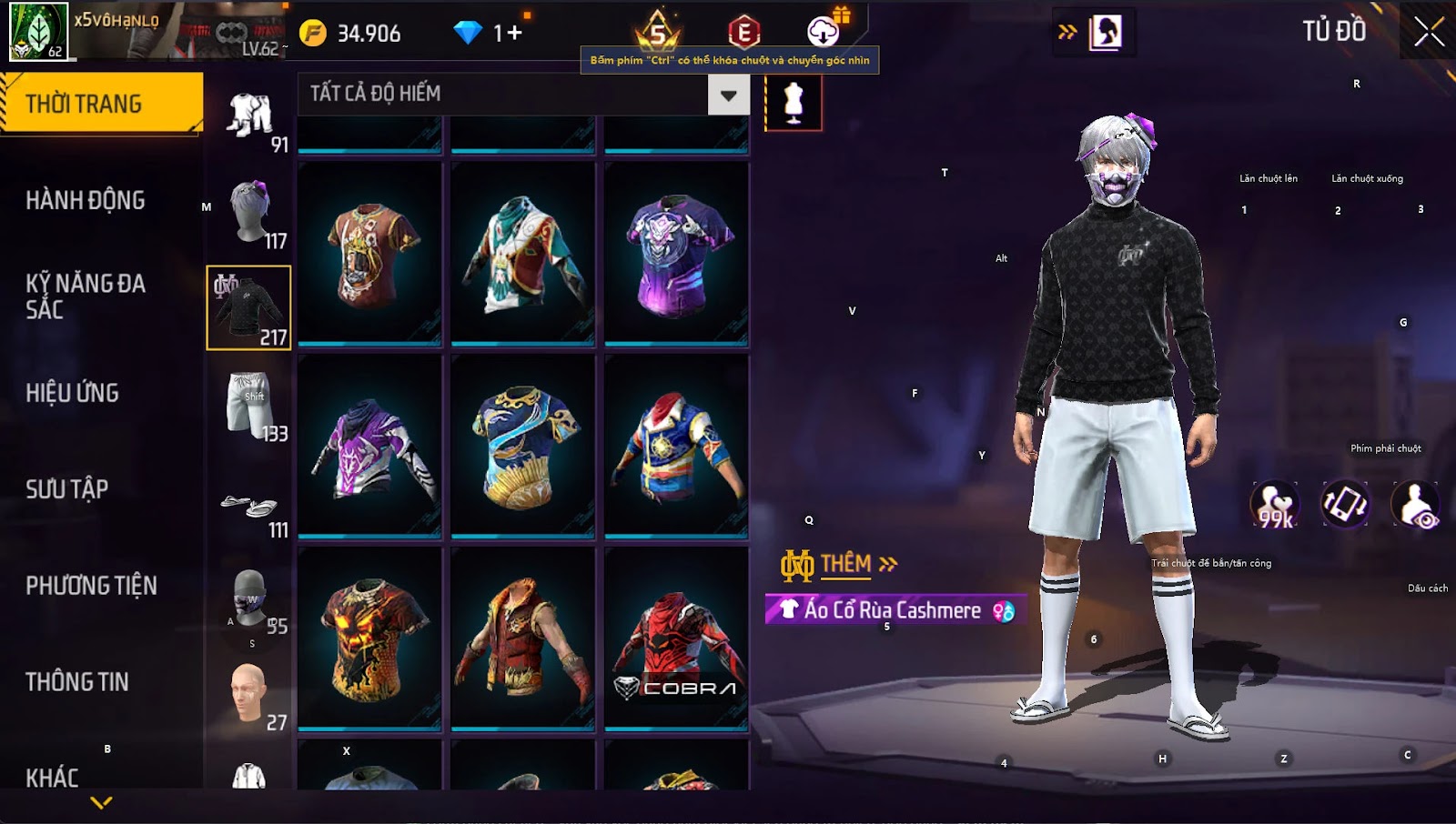Go to the Sưu Tập collection

(67, 489)
